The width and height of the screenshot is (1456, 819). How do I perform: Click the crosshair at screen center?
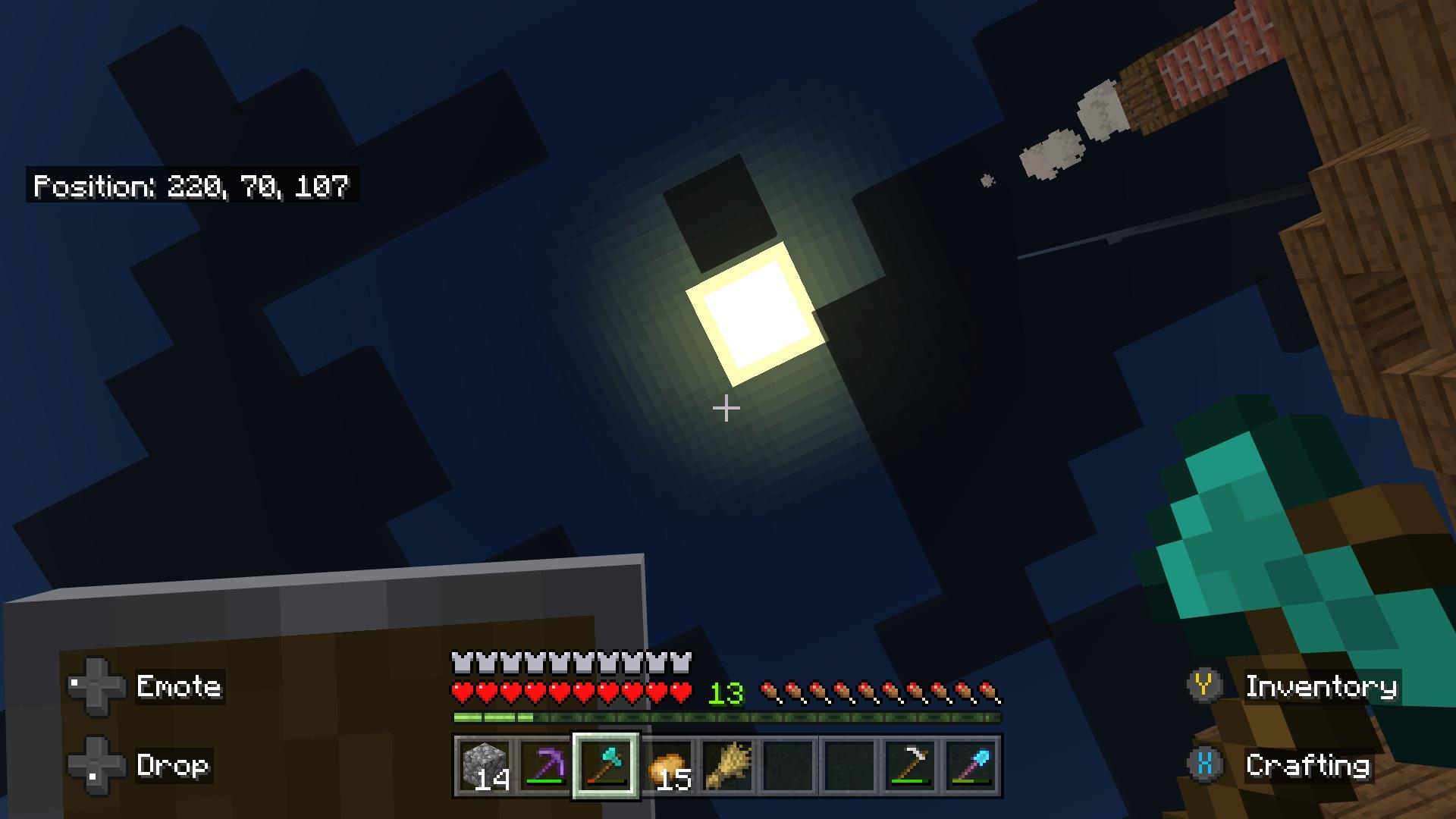(x=728, y=408)
